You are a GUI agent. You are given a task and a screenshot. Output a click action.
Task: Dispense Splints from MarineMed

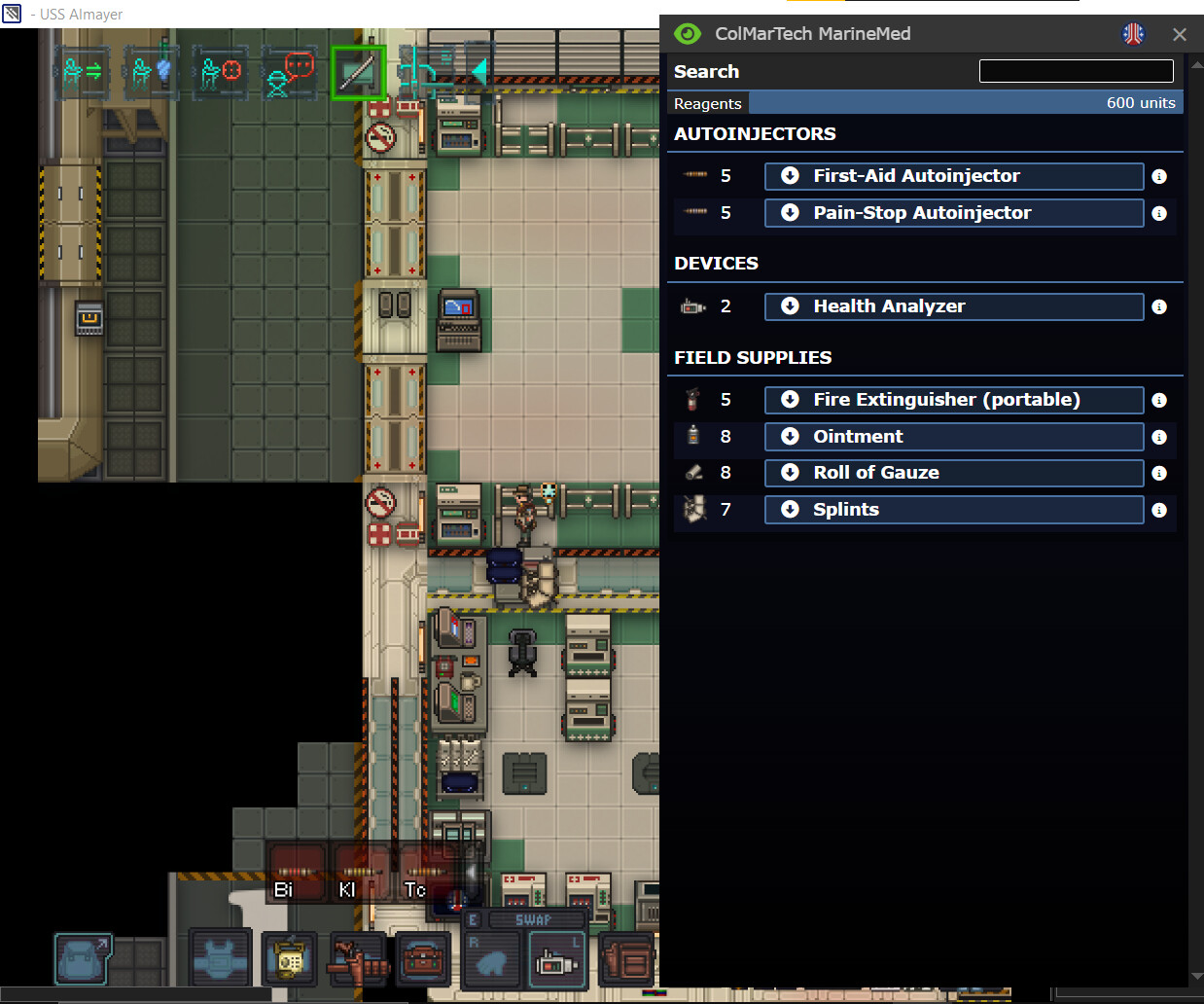[x=953, y=510]
